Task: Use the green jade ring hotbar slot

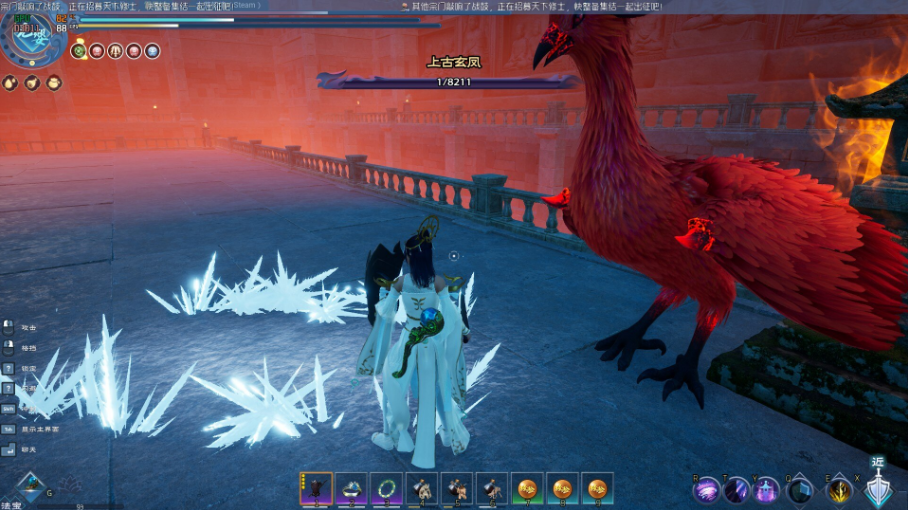Action: pos(386,489)
